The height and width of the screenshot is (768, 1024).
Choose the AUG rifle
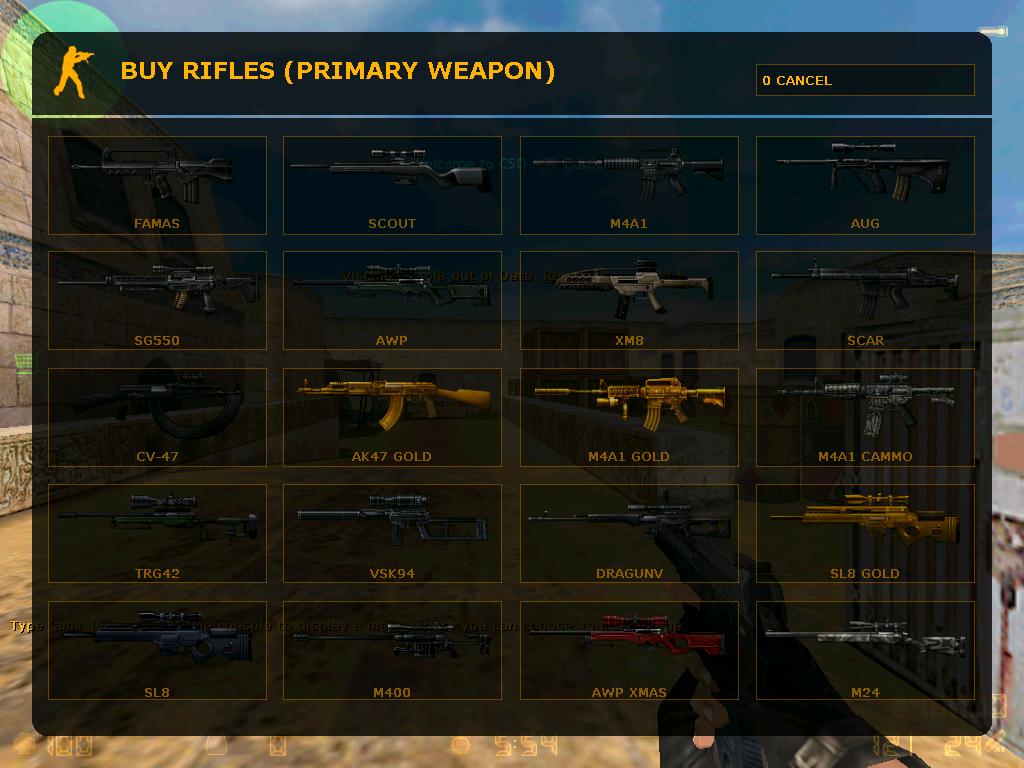tap(865, 186)
